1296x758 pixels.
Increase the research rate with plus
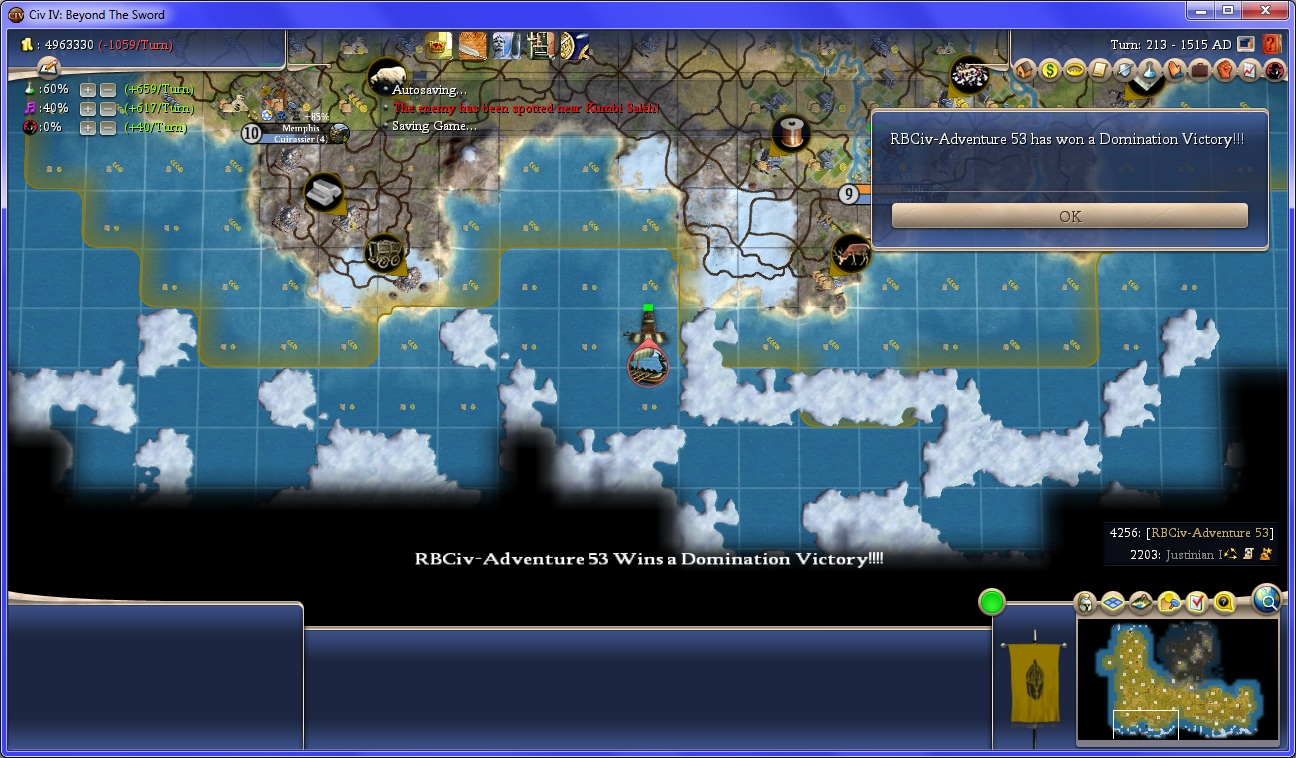[x=88, y=90]
